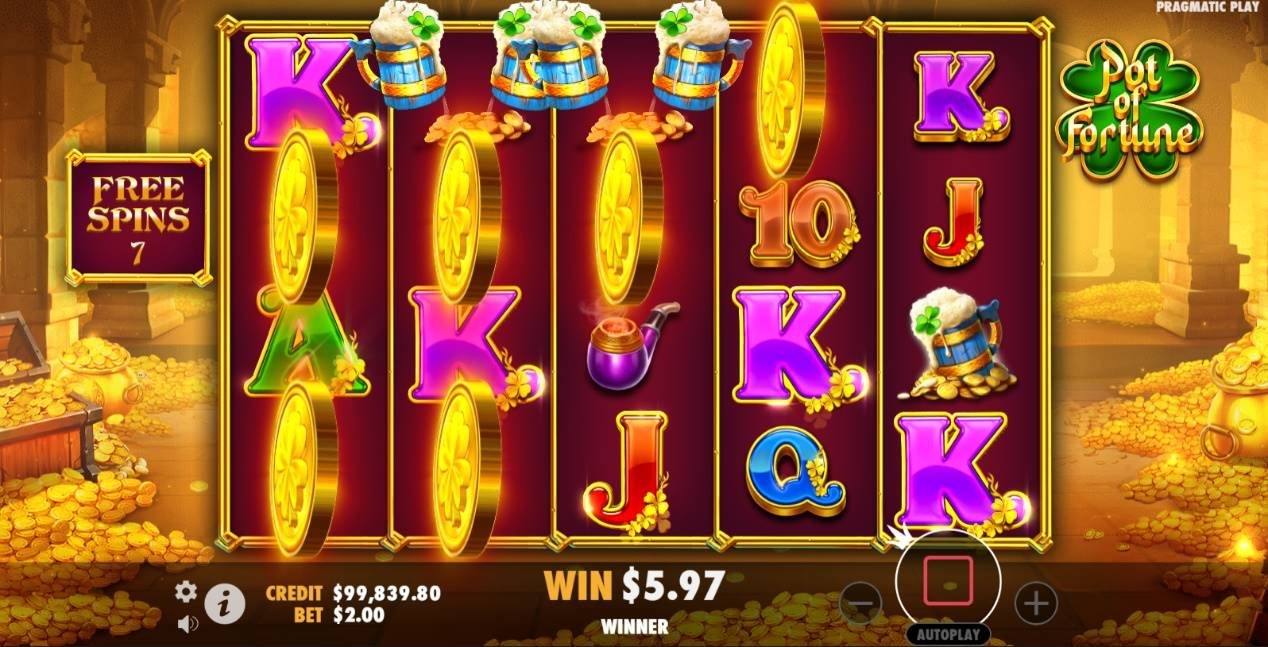Open the game info page

click(x=226, y=604)
